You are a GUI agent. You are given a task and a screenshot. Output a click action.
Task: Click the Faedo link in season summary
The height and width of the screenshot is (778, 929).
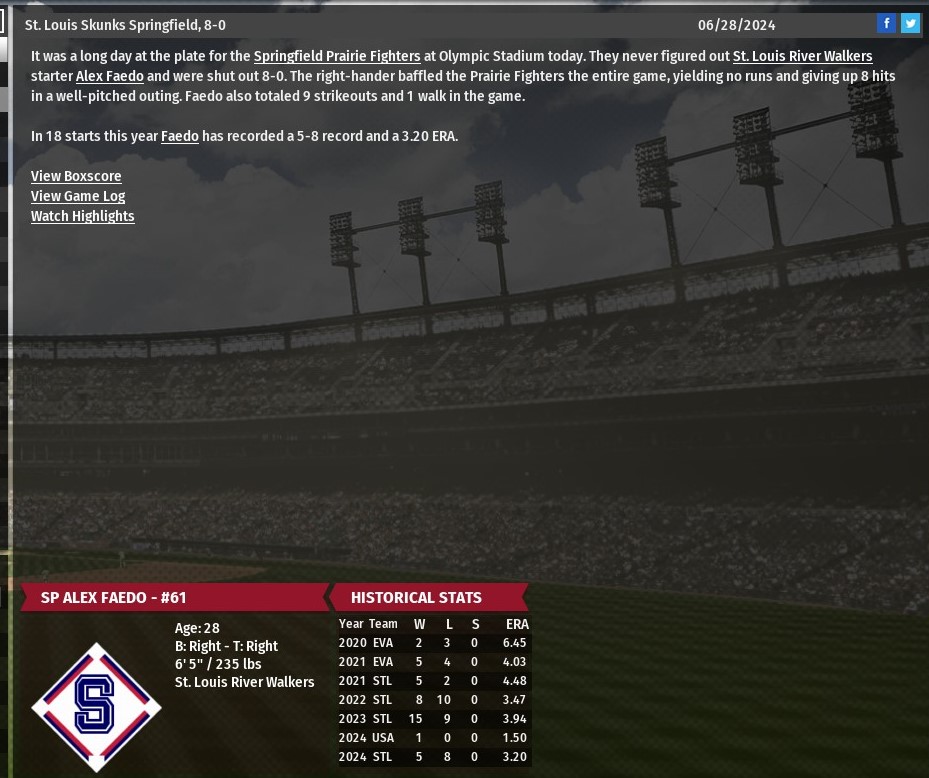(x=180, y=136)
